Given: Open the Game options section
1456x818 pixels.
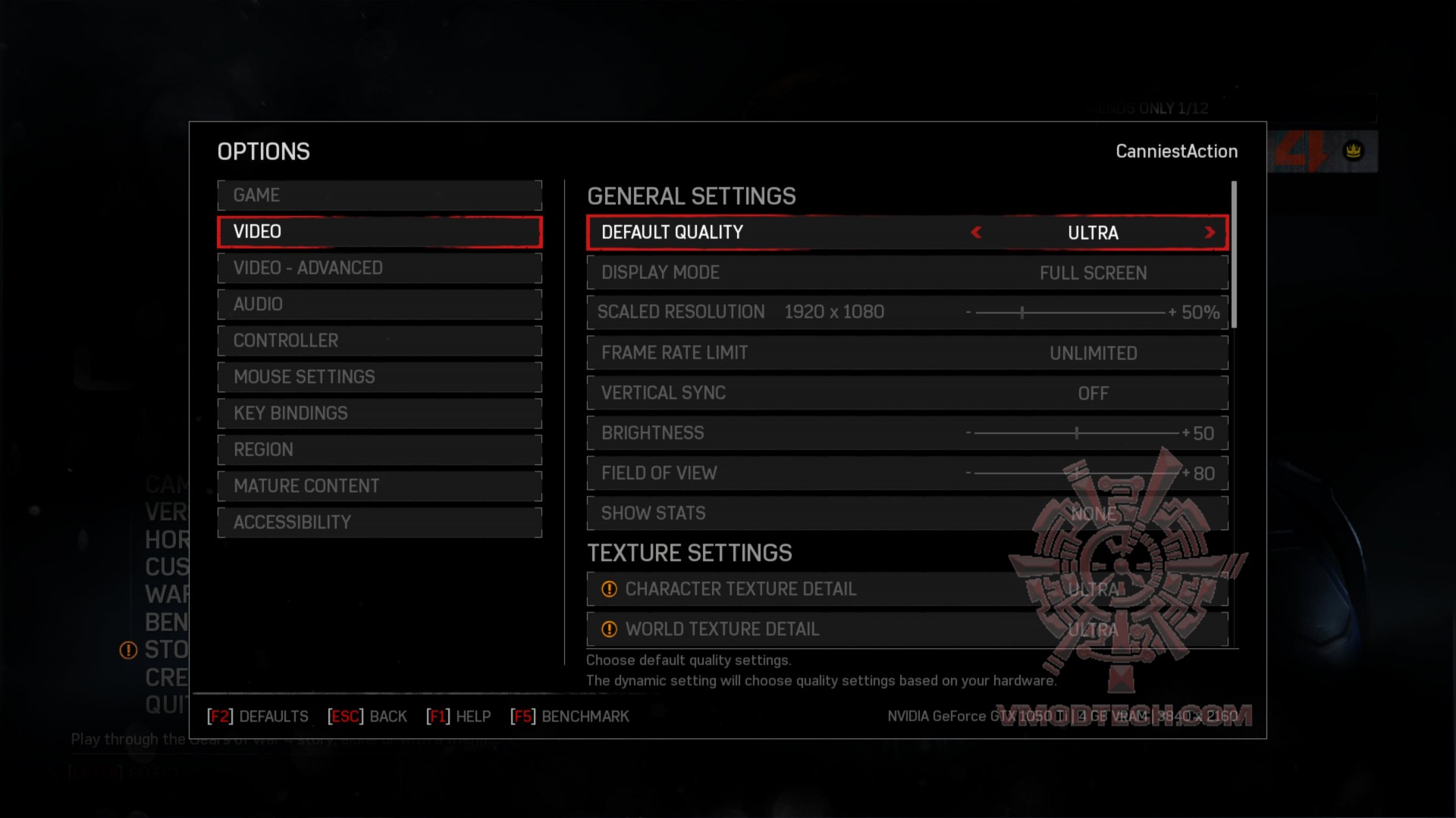Looking at the screenshot, I should click(379, 196).
